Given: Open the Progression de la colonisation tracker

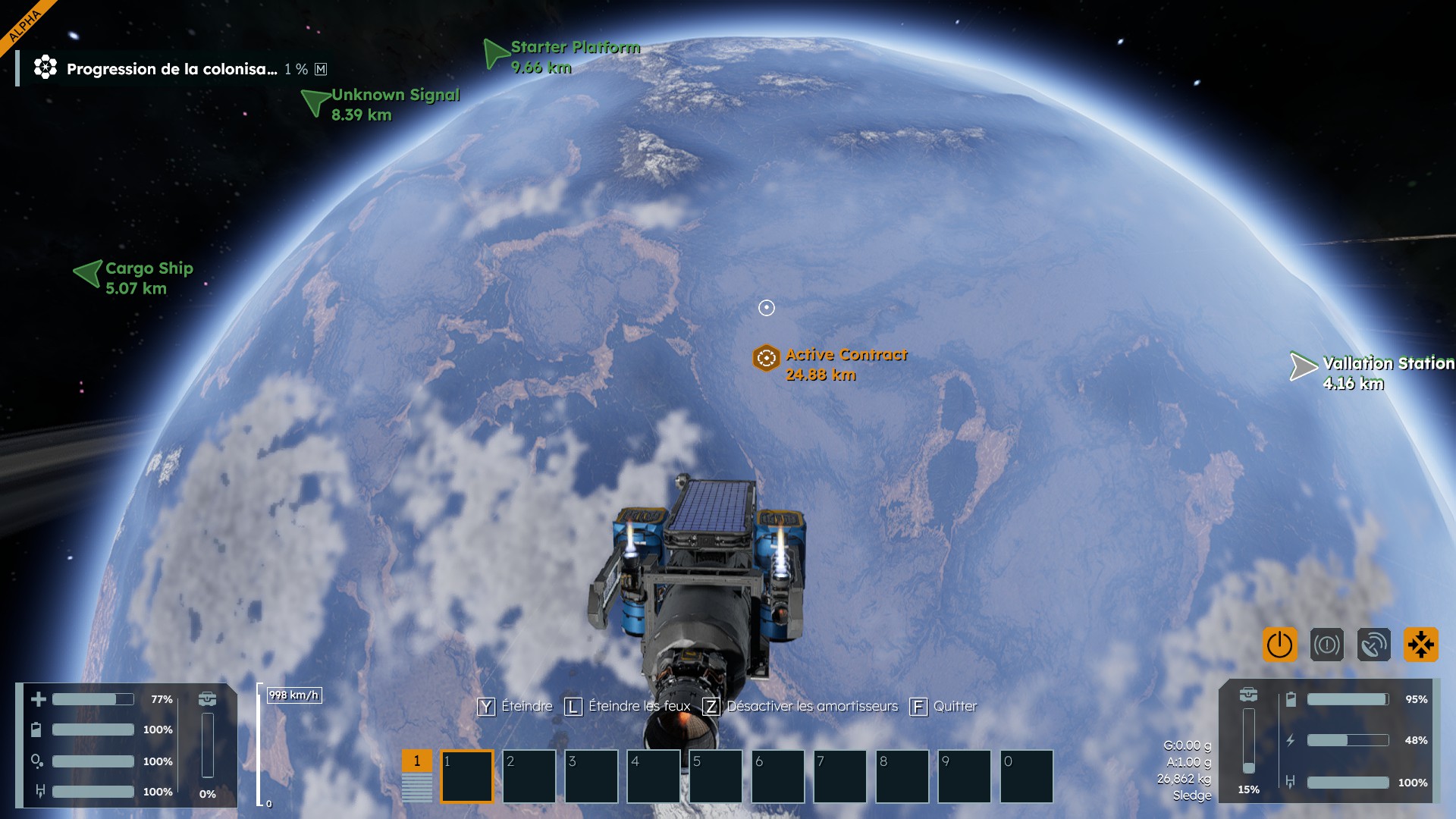Looking at the screenshot, I should tap(171, 69).
